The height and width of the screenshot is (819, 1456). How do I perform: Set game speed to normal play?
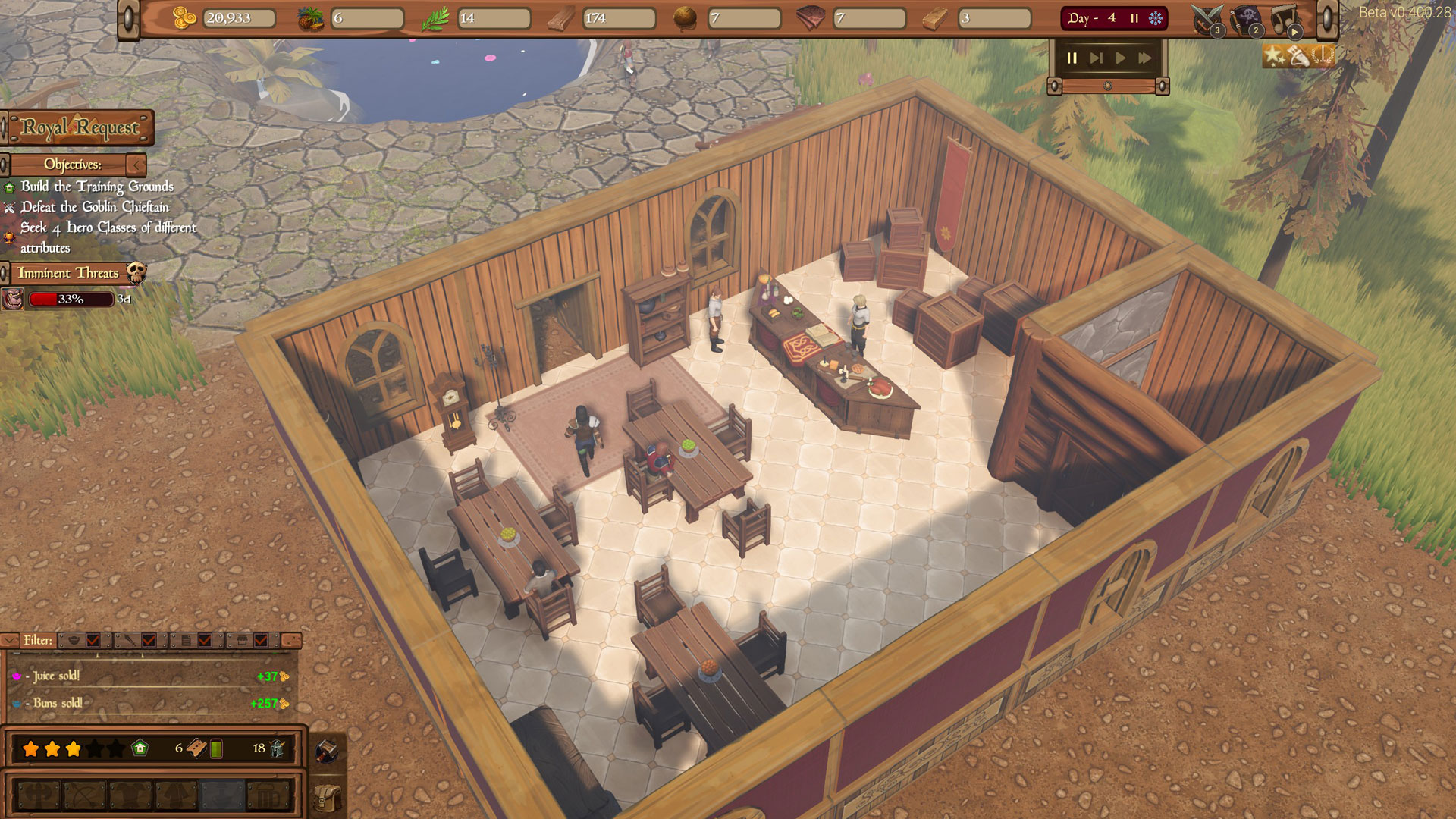click(x=1120, y=58)
